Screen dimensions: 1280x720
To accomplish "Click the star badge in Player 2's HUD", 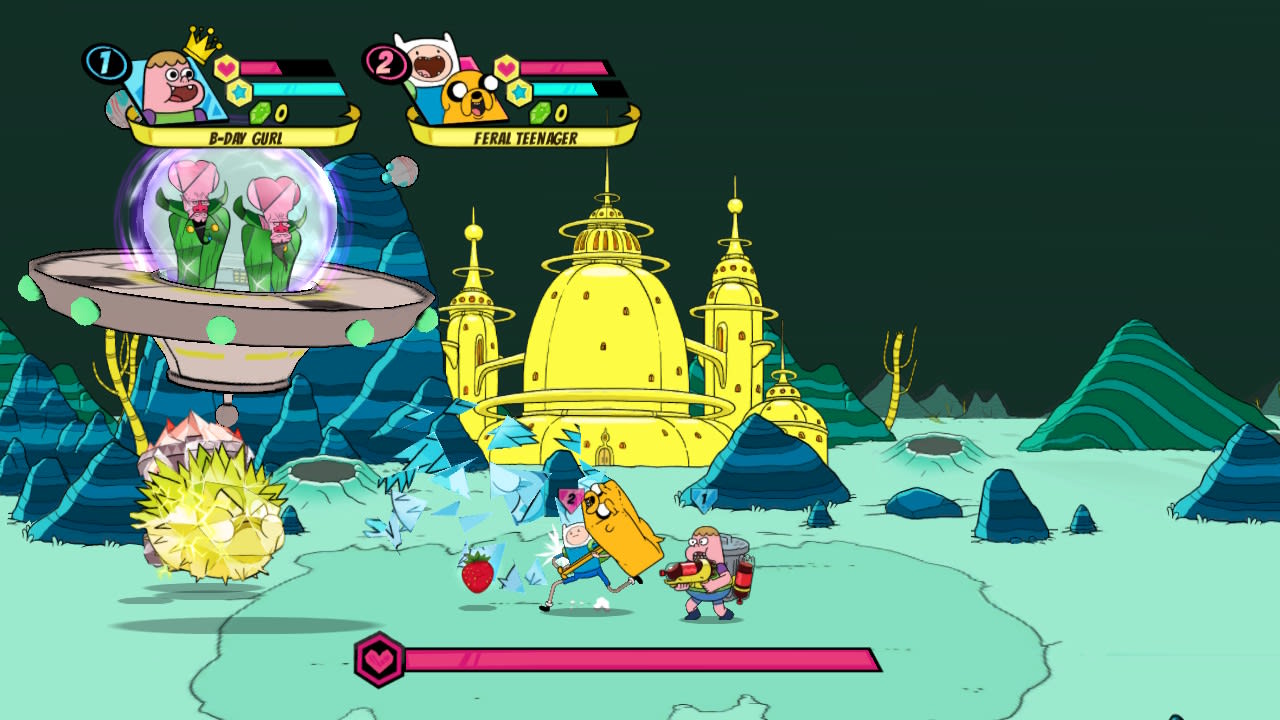I will [517, 91].
